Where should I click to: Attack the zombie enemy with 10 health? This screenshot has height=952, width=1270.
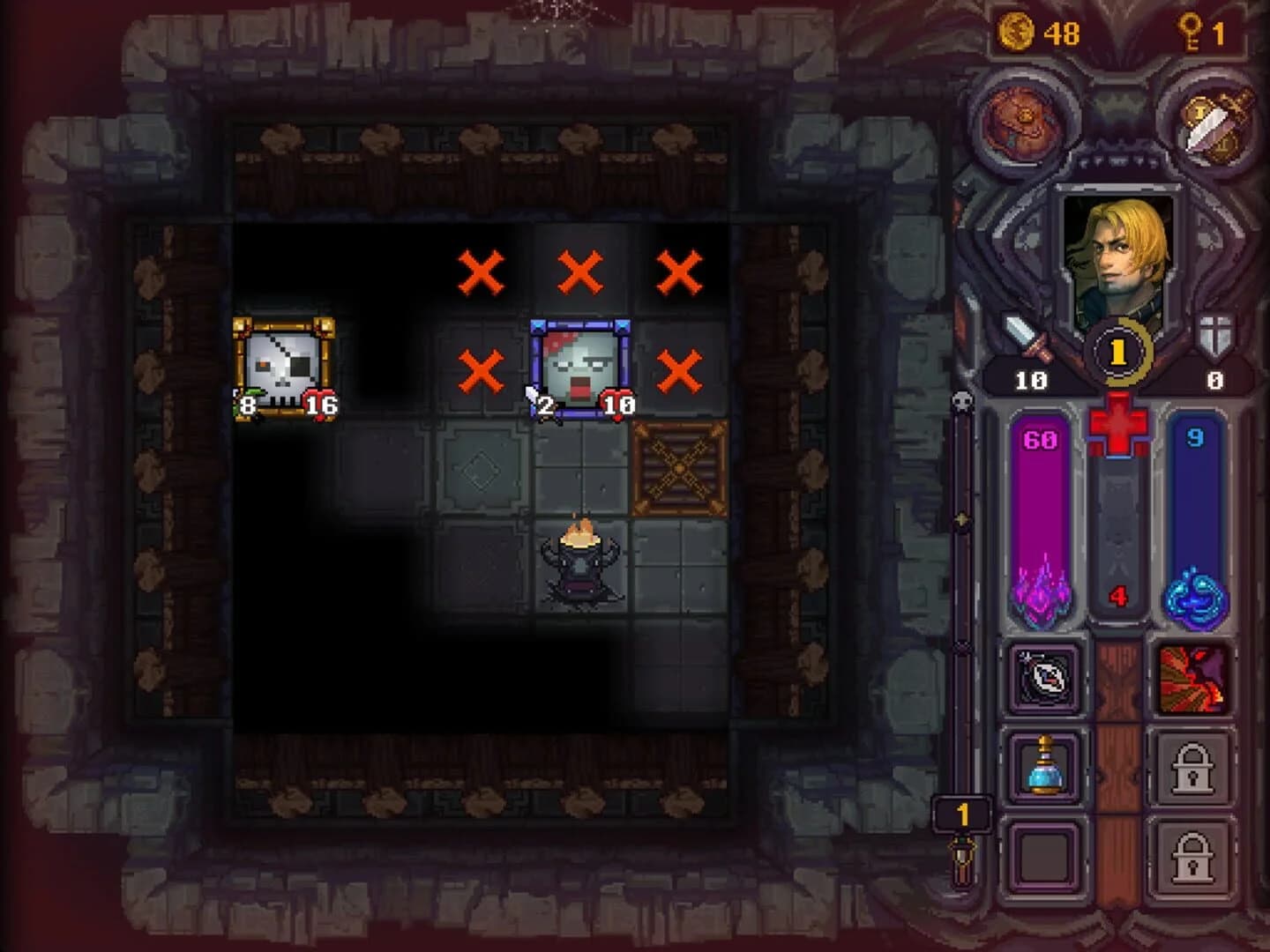click(x=581, y=361)
